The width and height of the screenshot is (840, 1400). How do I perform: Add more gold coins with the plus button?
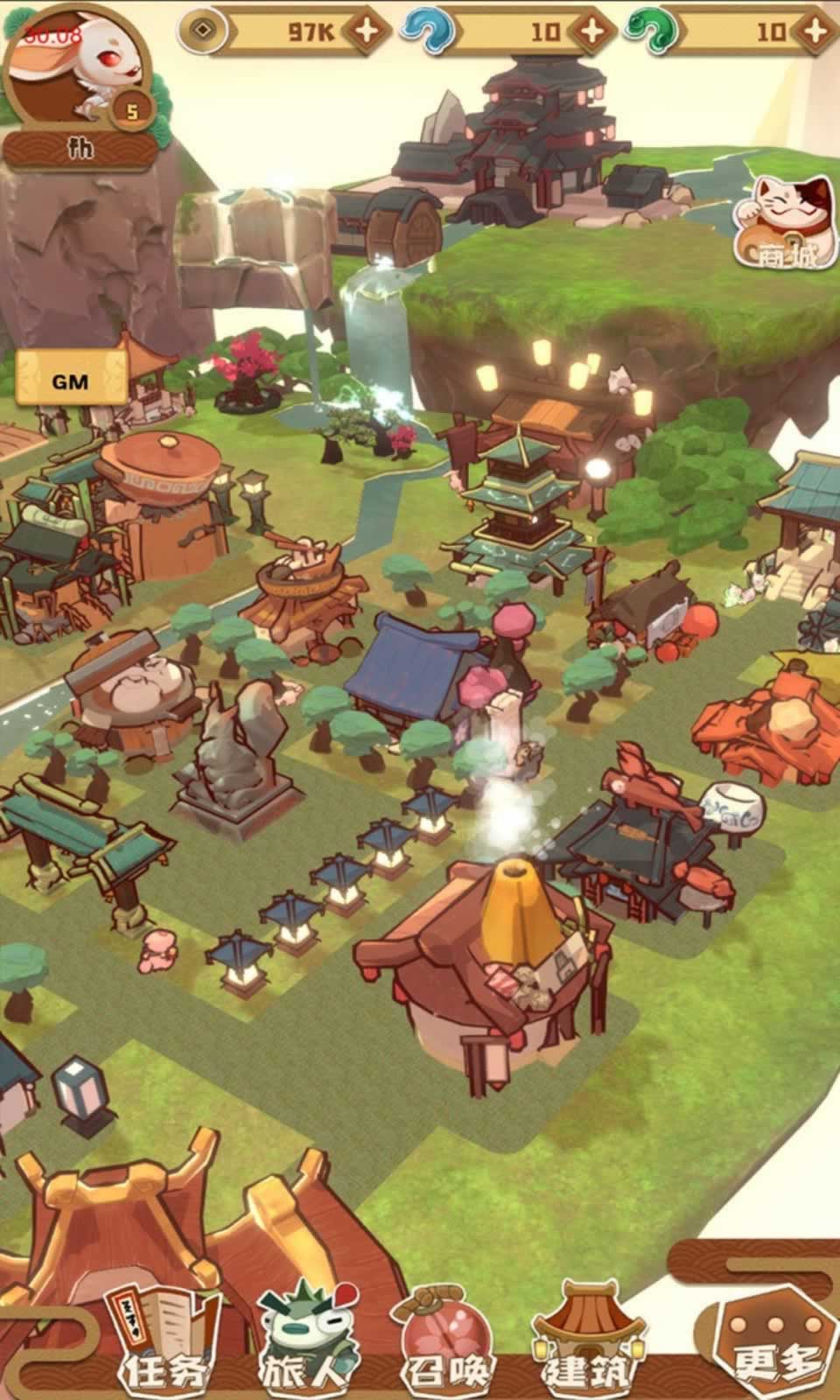tap(367, 31)
